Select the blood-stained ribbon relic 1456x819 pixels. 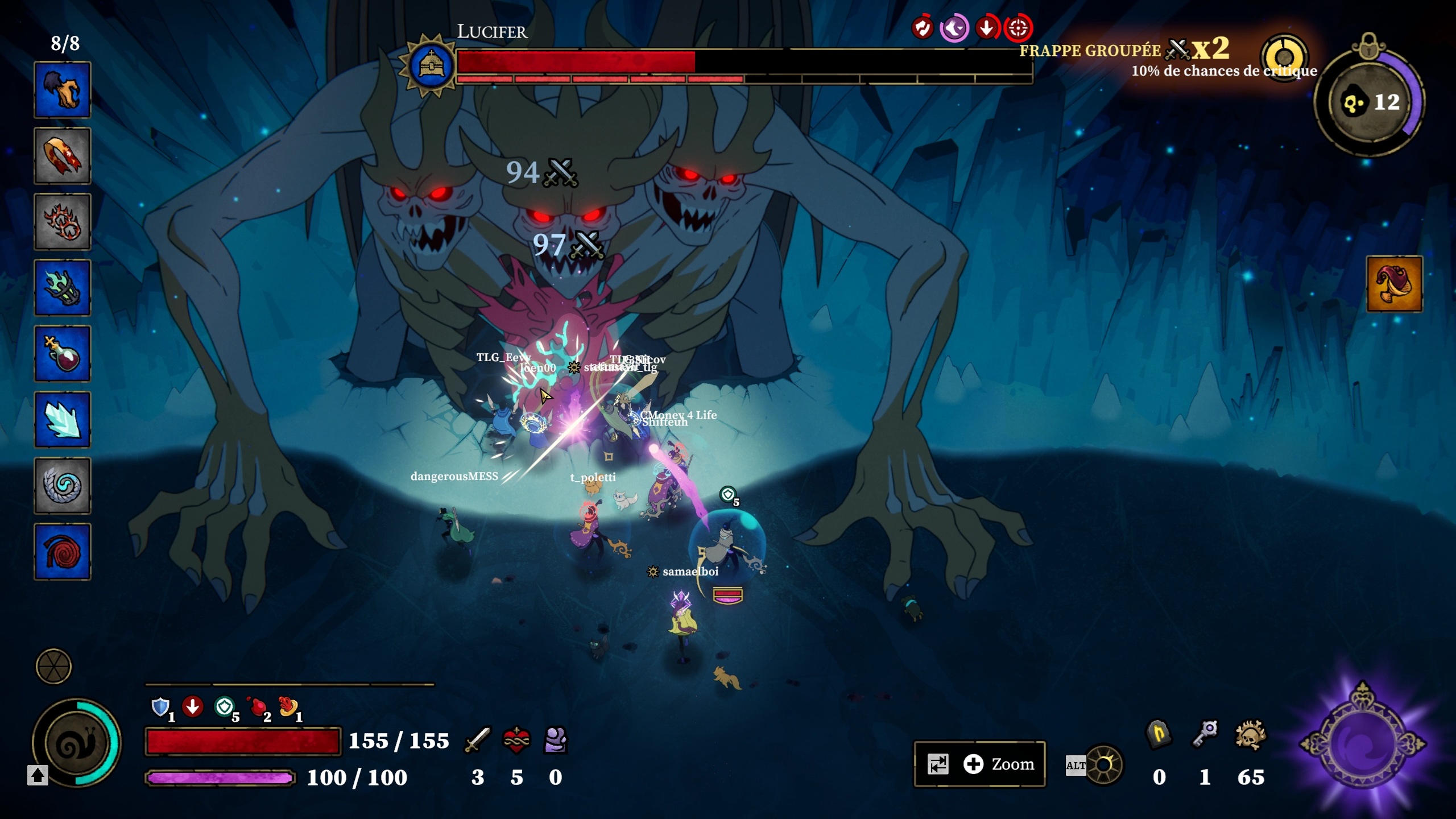click(x=63, y=156)
